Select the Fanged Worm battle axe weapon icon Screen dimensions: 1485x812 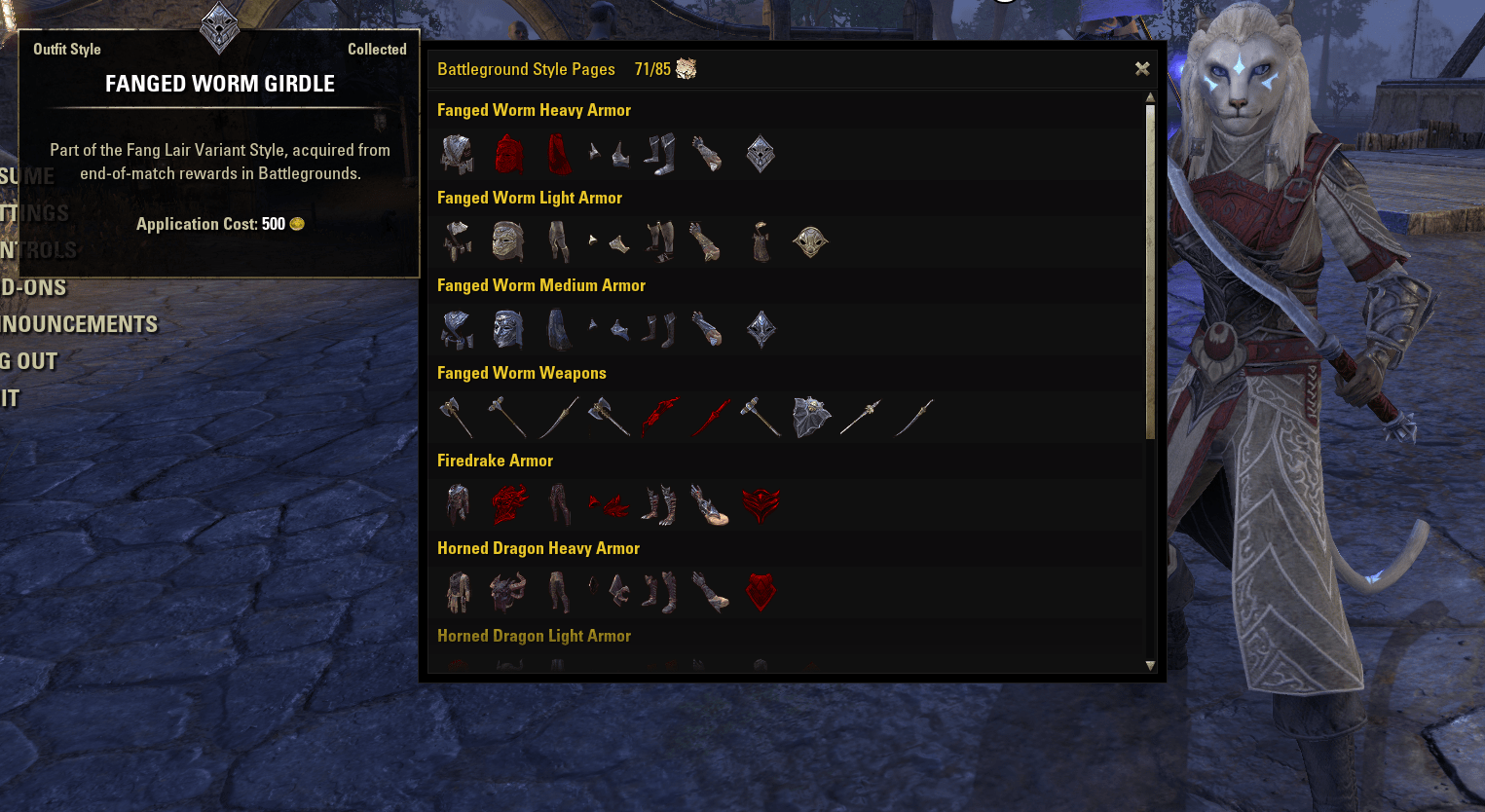click(x=609, y=416)
